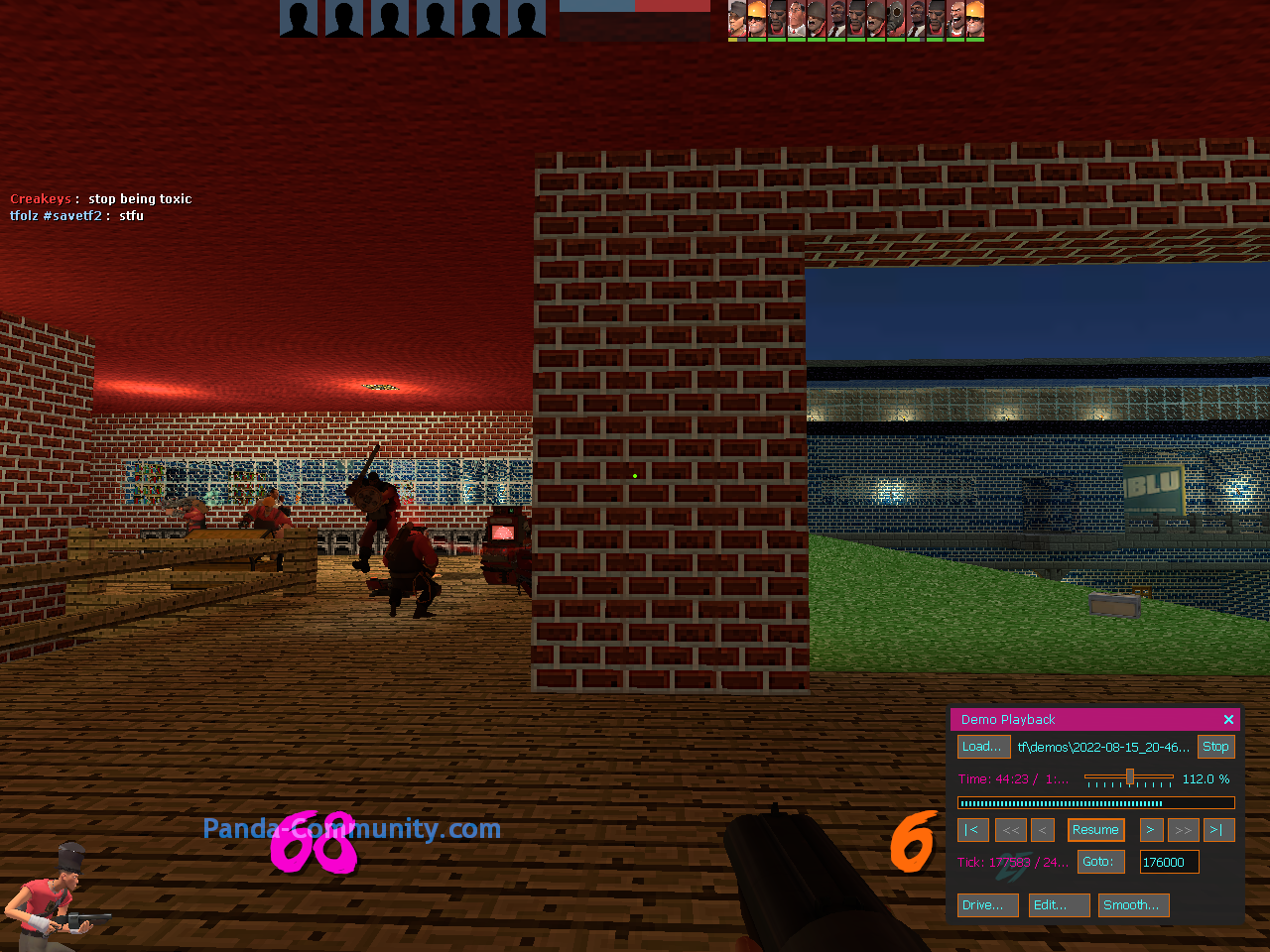Viewport: 1270px width, 952px height.
Task: Open the Load... demo file dialog
Action: click(982, 747)
